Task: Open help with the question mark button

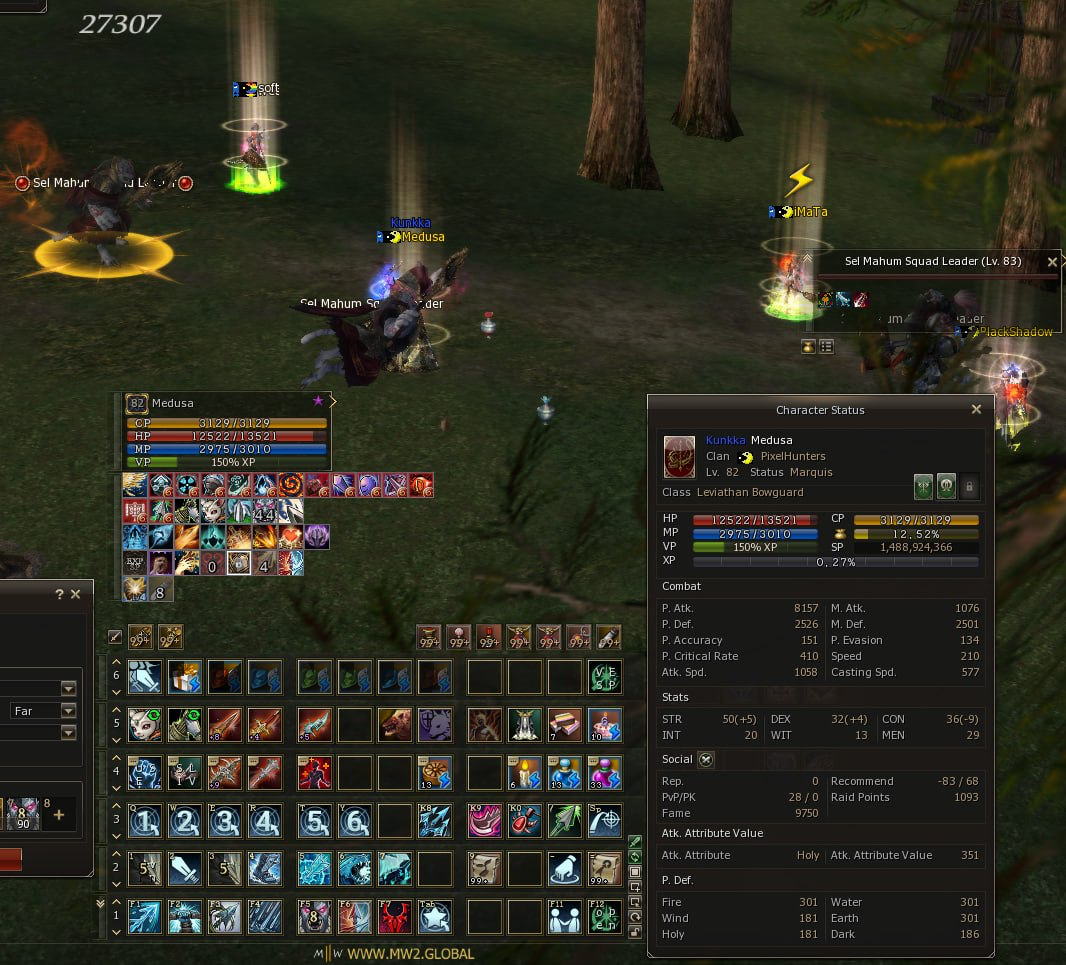Action: pos(59,594)
